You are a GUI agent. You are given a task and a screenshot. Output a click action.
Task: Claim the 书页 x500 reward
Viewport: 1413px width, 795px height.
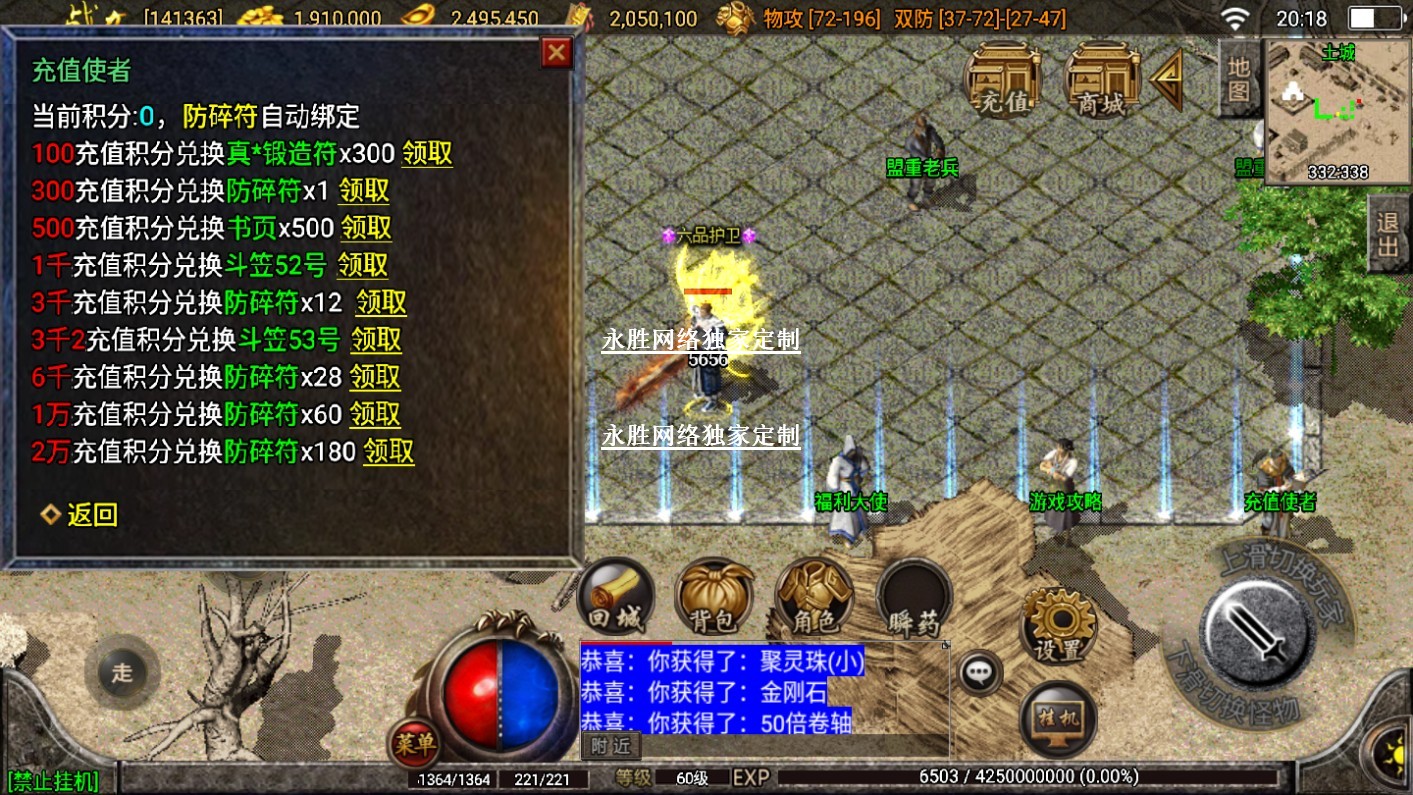366,228
